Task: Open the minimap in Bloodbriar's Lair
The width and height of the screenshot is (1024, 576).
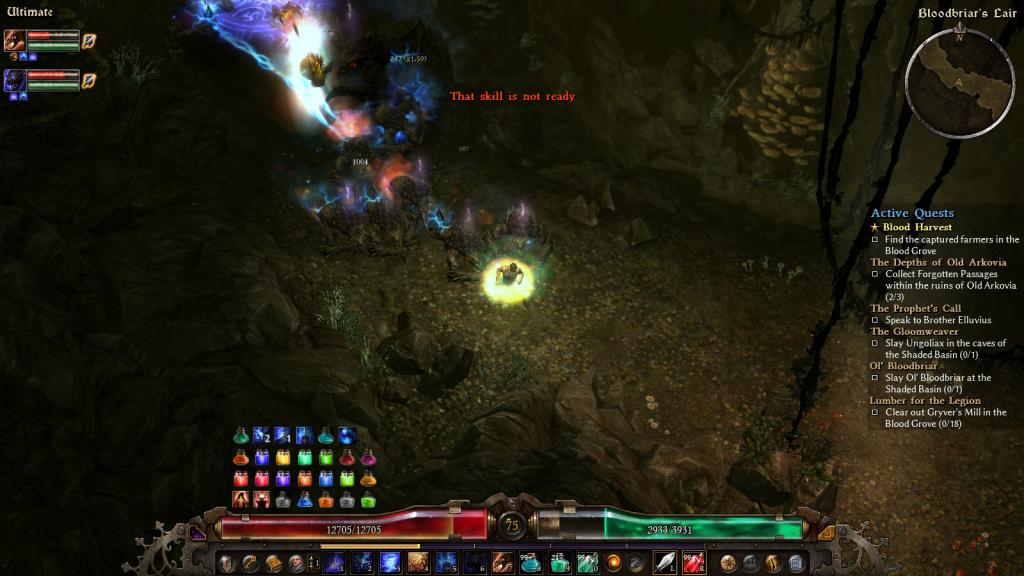Action: pyautogui.click(x=959, y=79)
